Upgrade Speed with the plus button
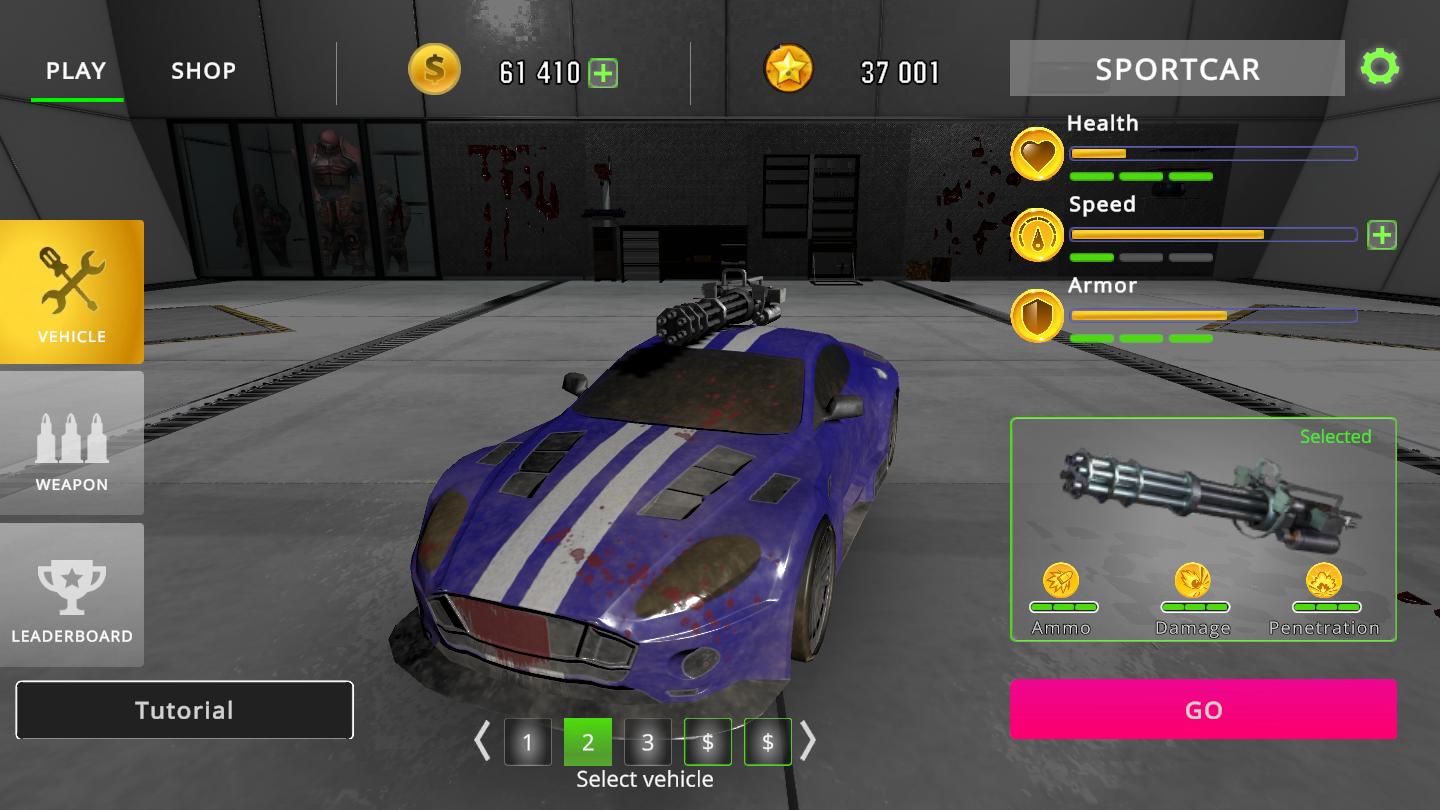The image size is (1440, 810). [x=1381, y=235]
